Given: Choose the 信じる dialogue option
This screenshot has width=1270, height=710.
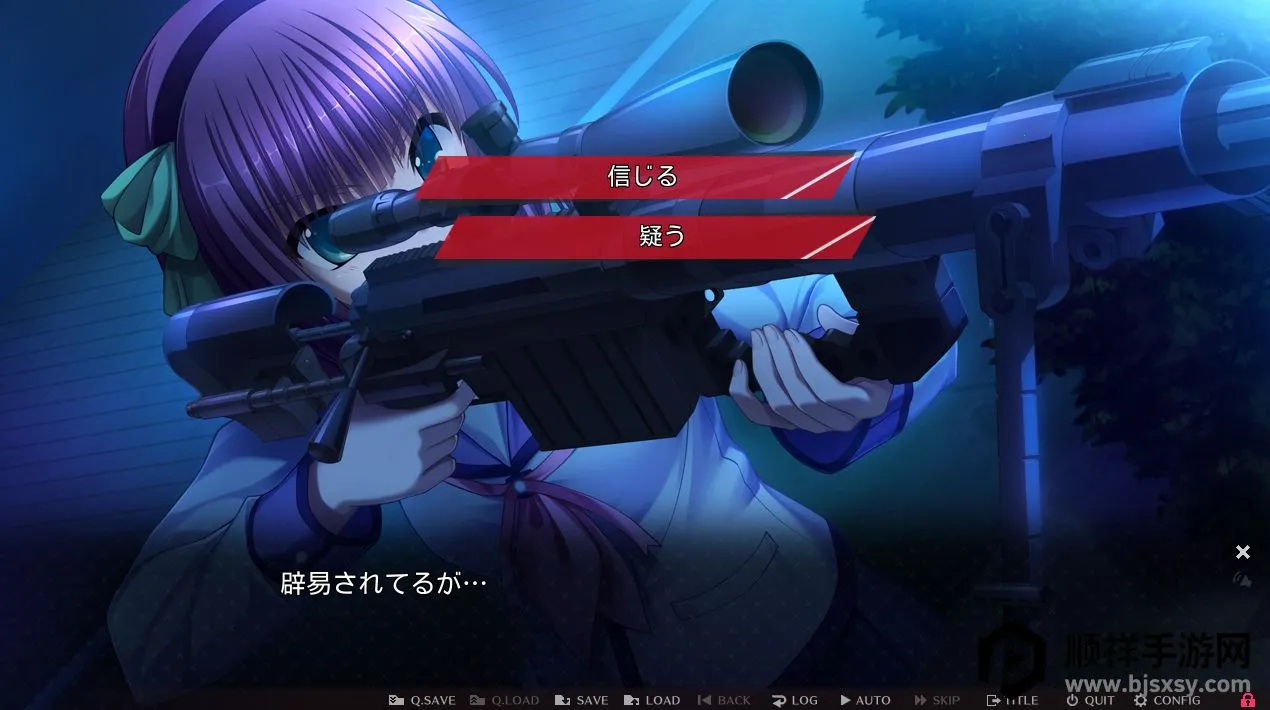Looking at the screenshot, I should pyautogui.click(x=642, y=176).
